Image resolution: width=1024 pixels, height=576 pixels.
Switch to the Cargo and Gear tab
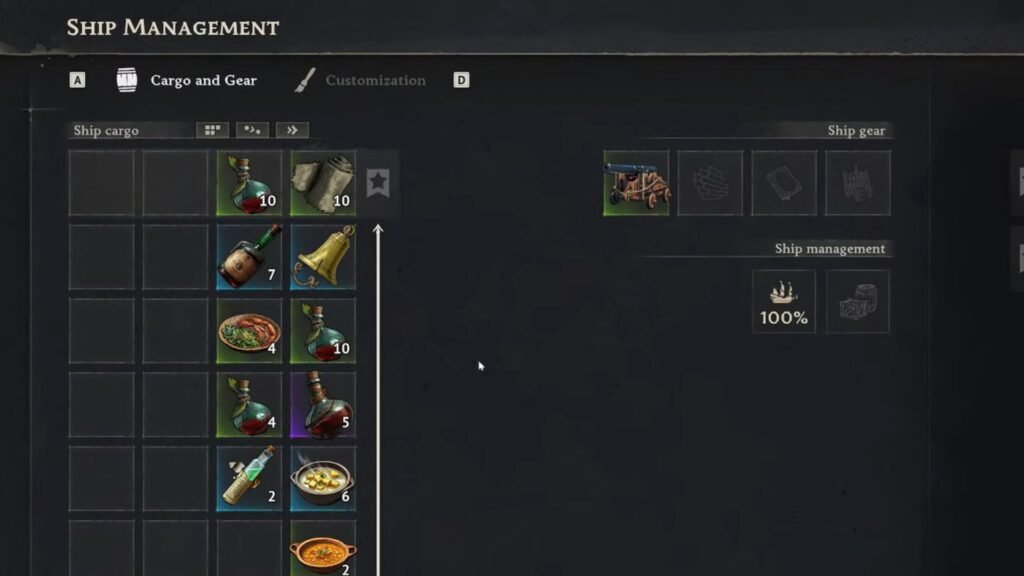[x=203, y=81]
